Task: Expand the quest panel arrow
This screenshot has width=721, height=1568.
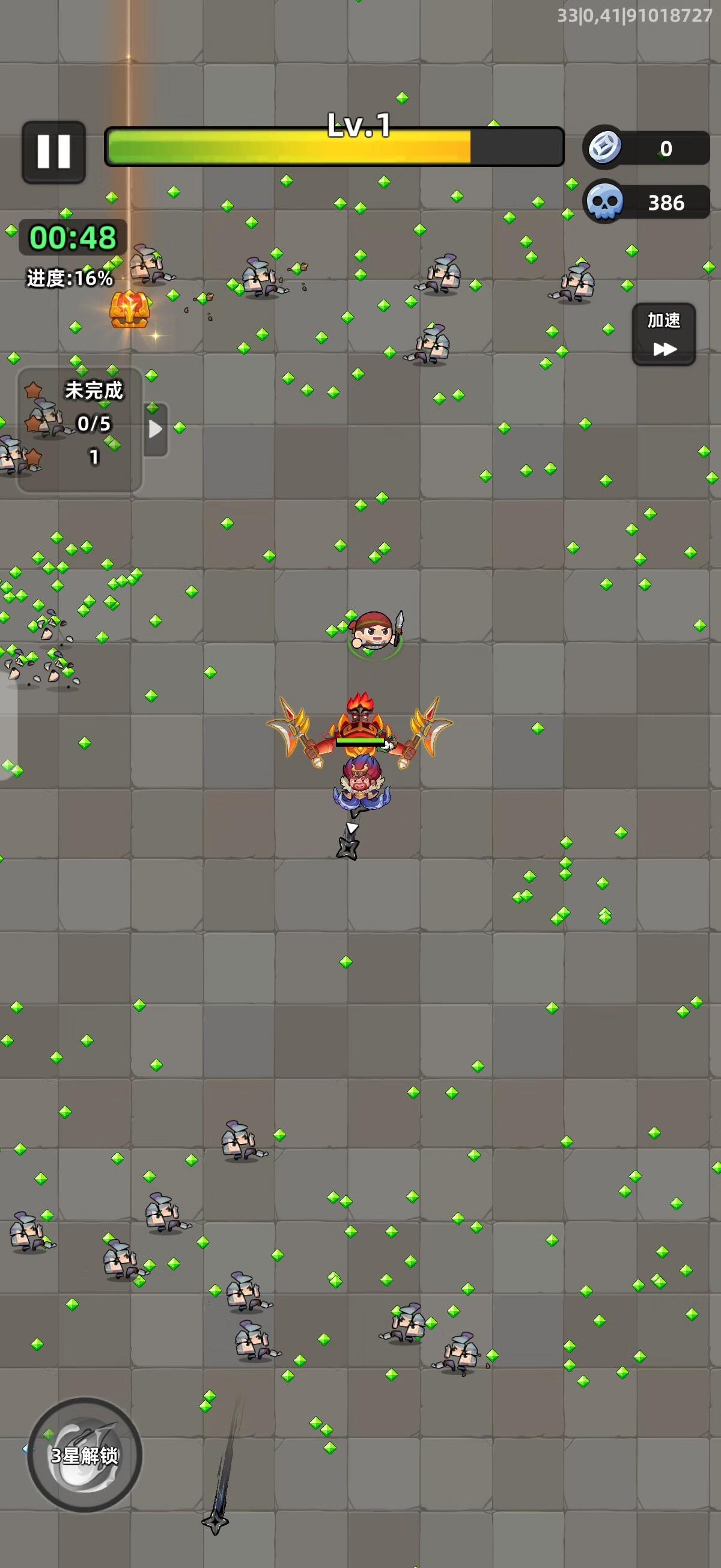Action: coord(156,429)
